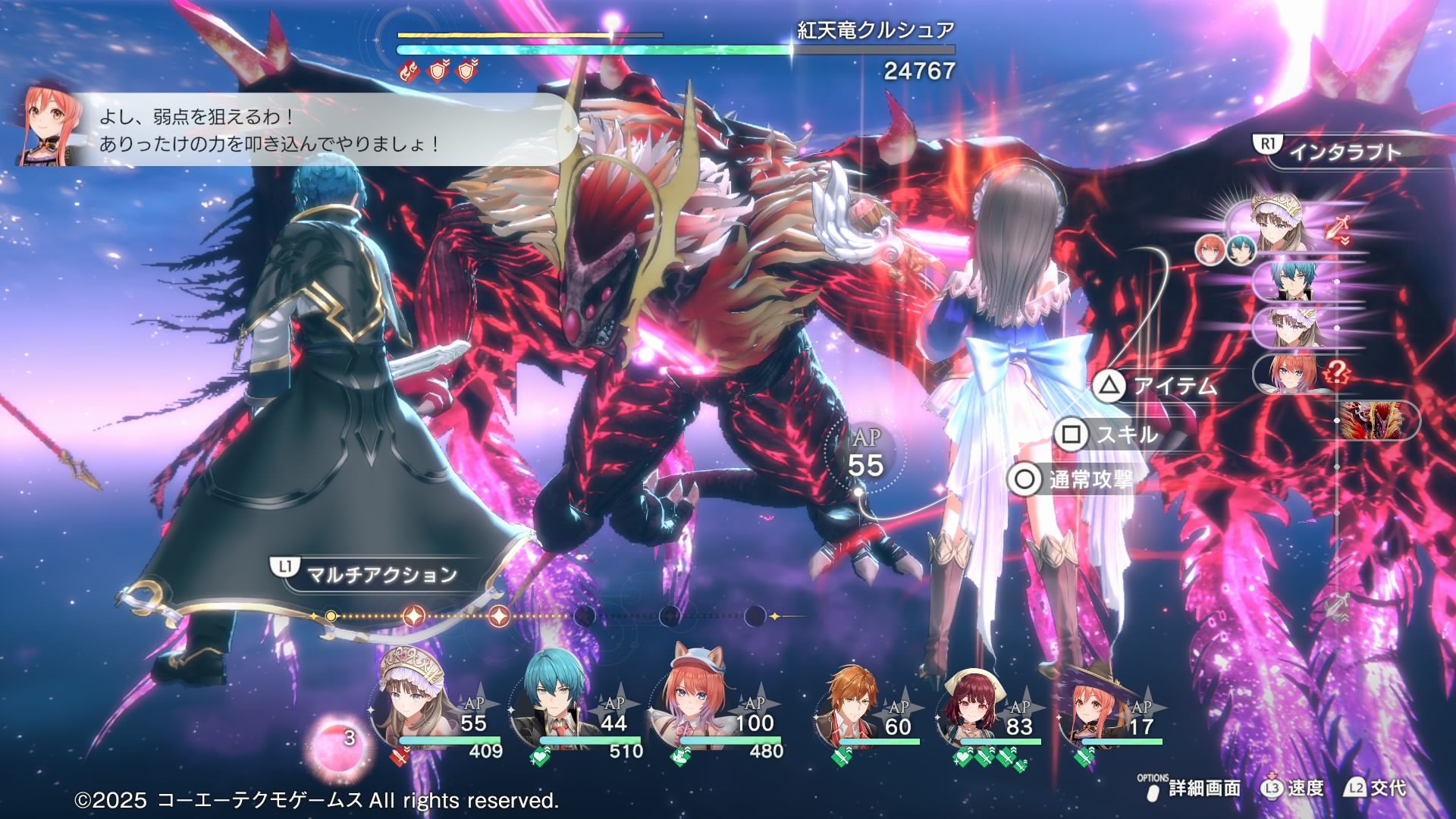Inspect the boss's red attack buff icon

point(409,71)
